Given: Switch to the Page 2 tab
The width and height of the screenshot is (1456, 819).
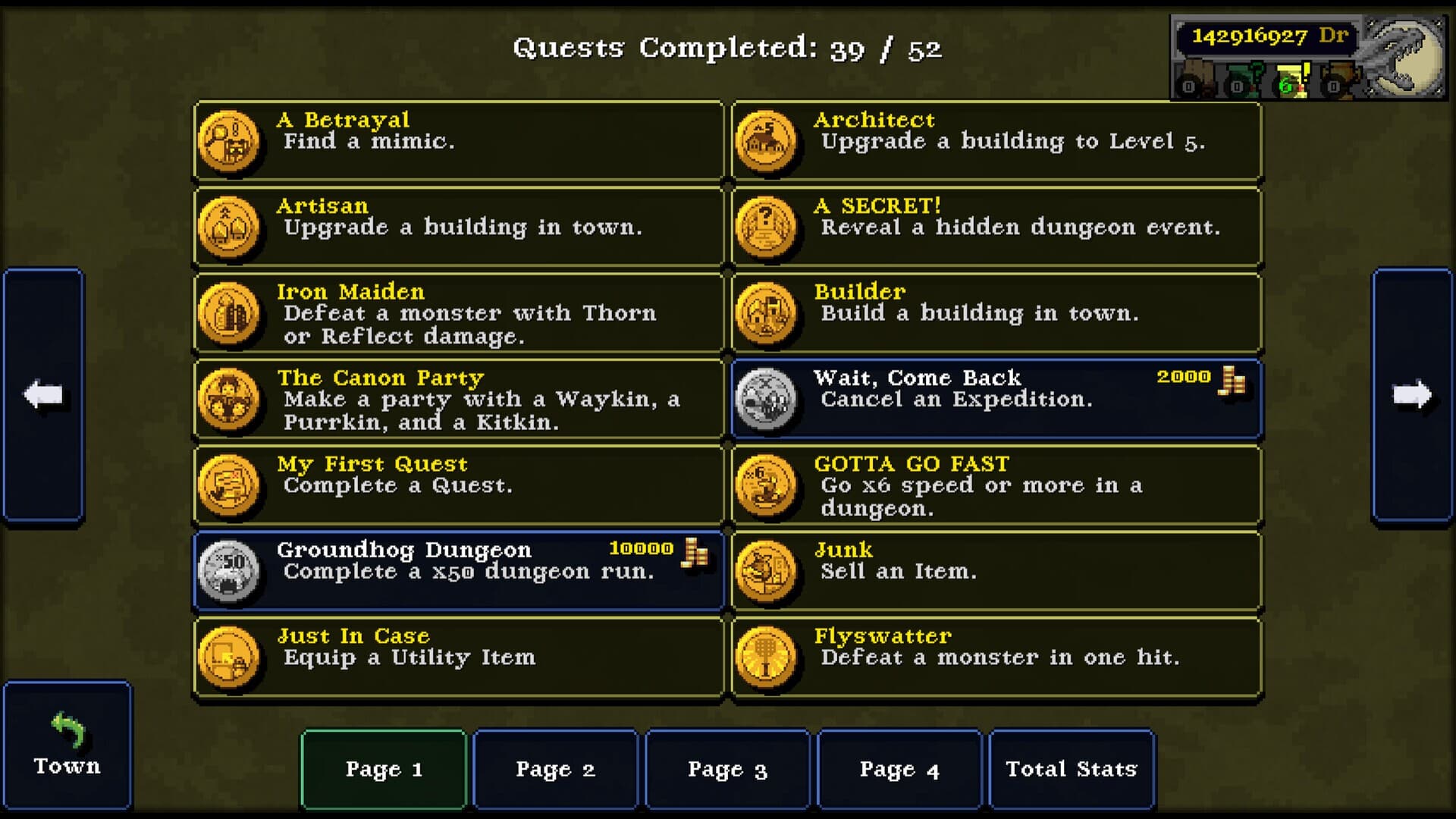Looking at the screenshot, I should coord(555,769).
